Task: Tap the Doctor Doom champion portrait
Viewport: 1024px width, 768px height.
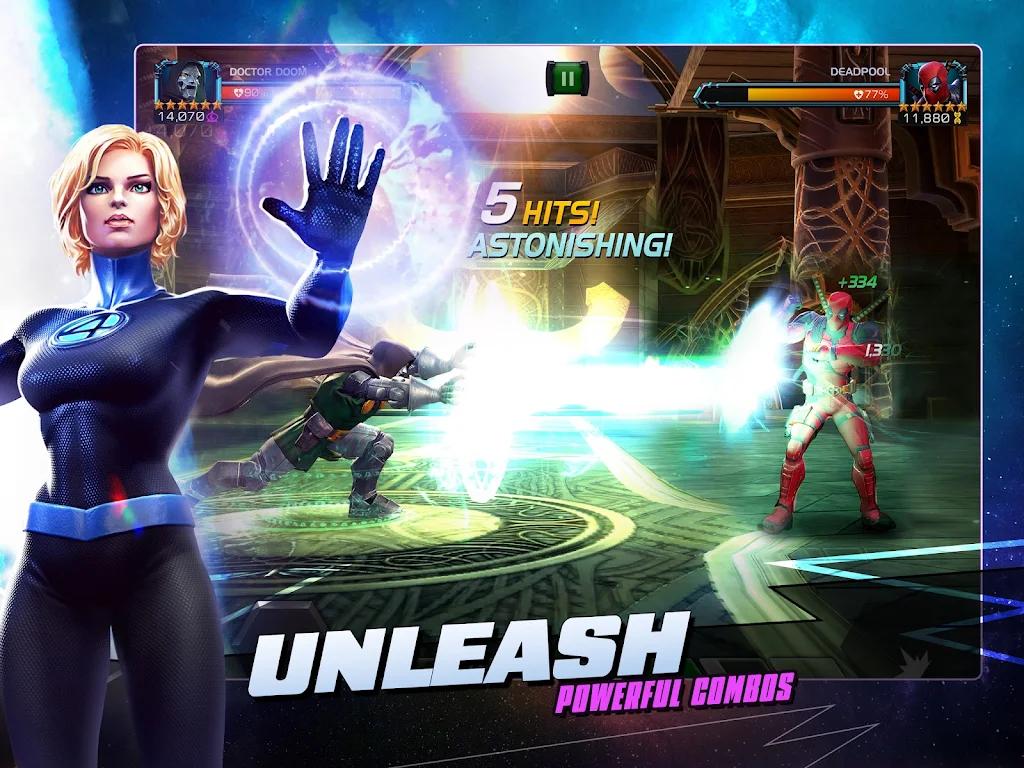Action: click(188, 80)
